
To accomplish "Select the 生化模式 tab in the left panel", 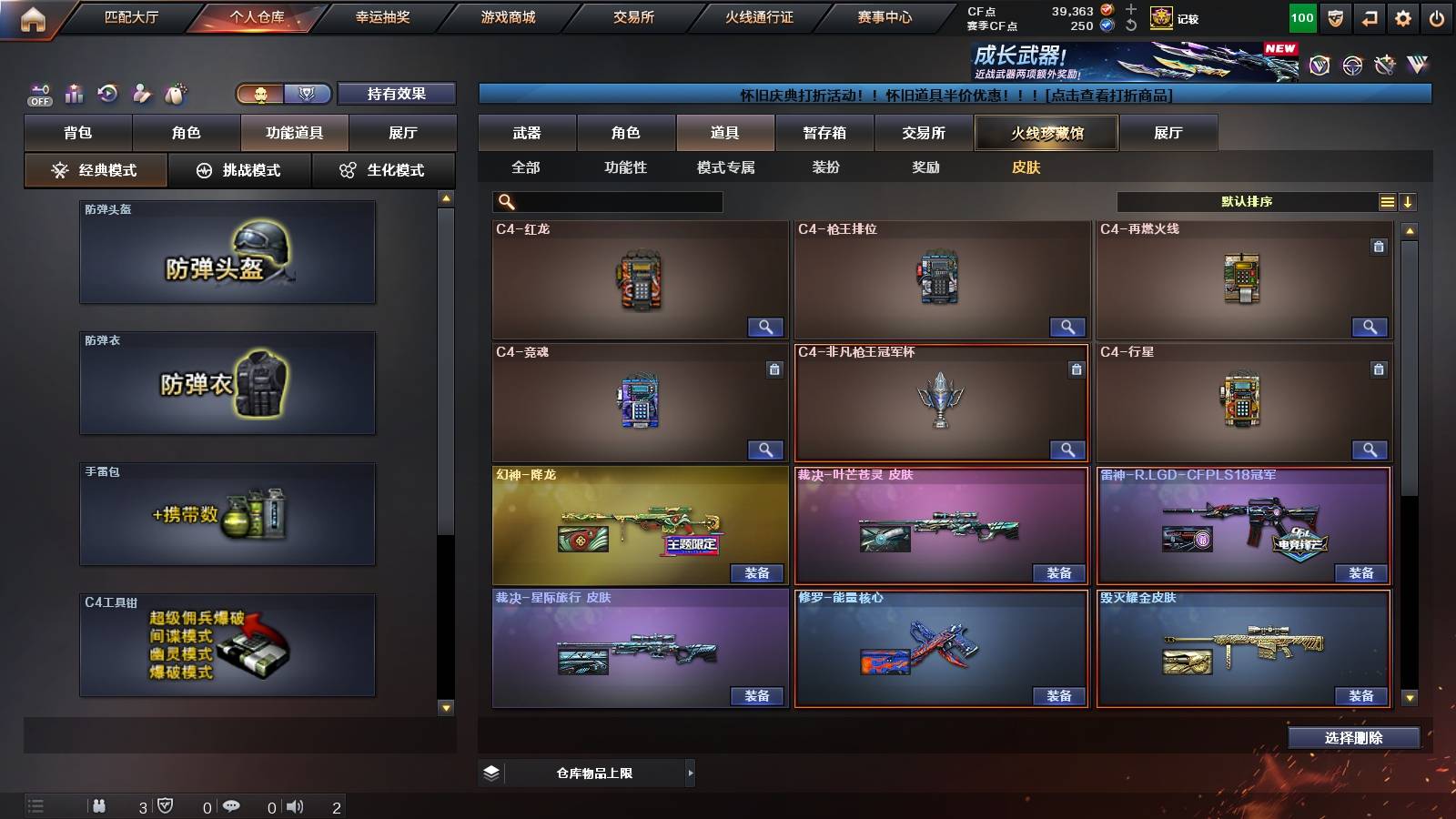I will (x=384, y=169).
